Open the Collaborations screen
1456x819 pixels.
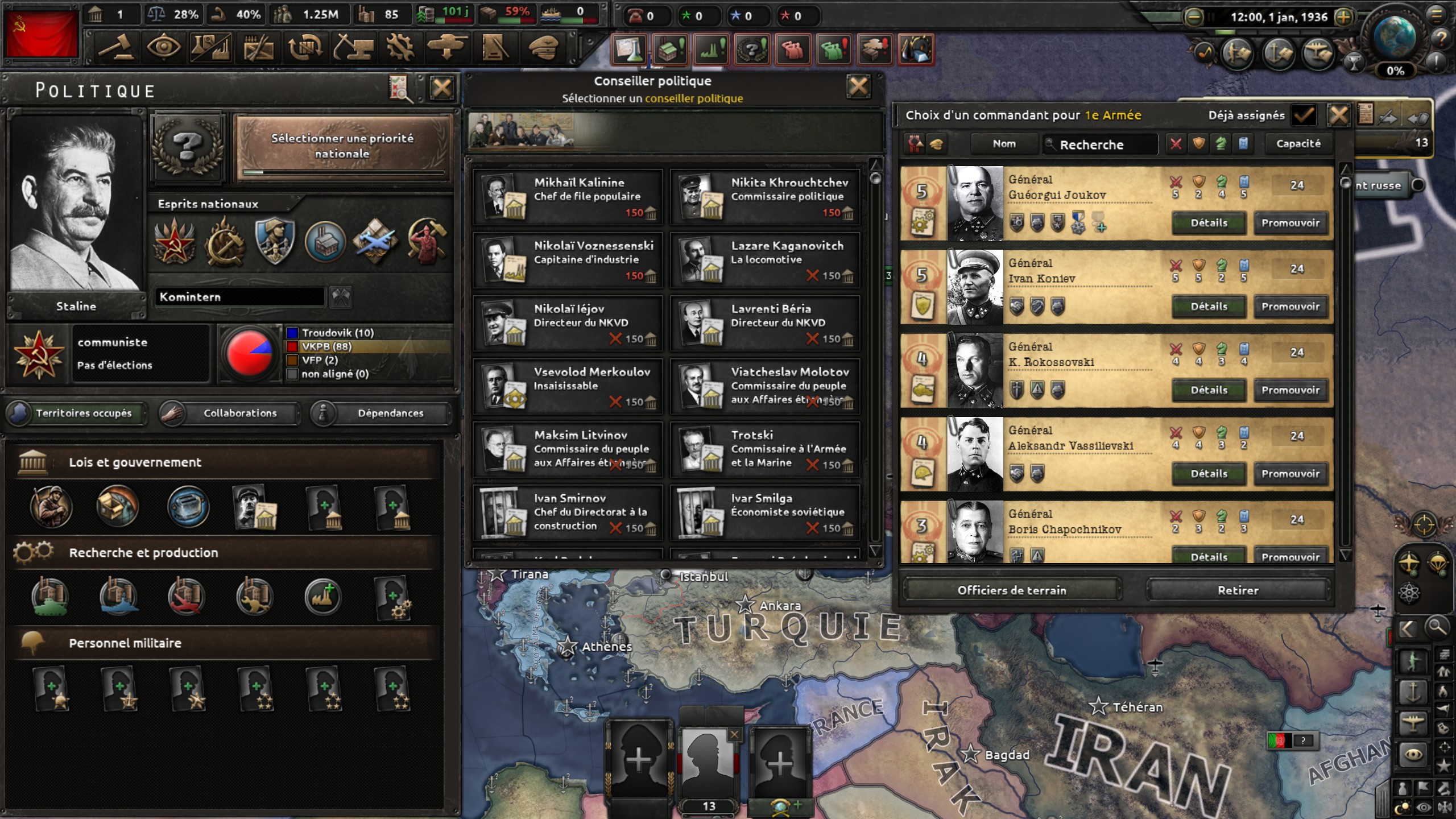230,413
